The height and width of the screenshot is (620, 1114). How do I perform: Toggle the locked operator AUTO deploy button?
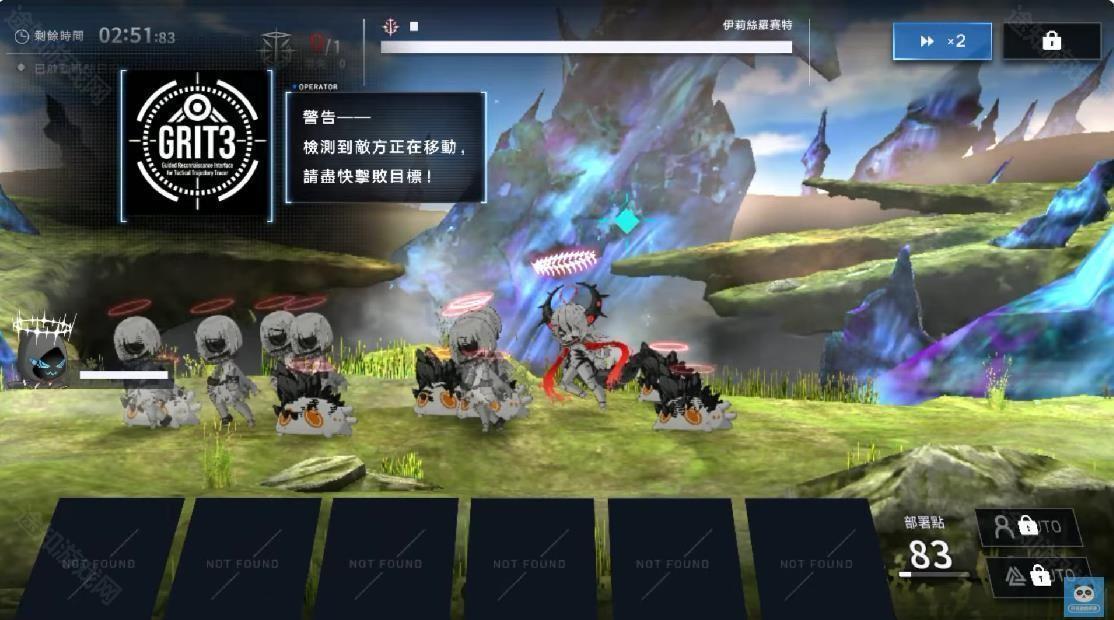(x=1027, y=526)
